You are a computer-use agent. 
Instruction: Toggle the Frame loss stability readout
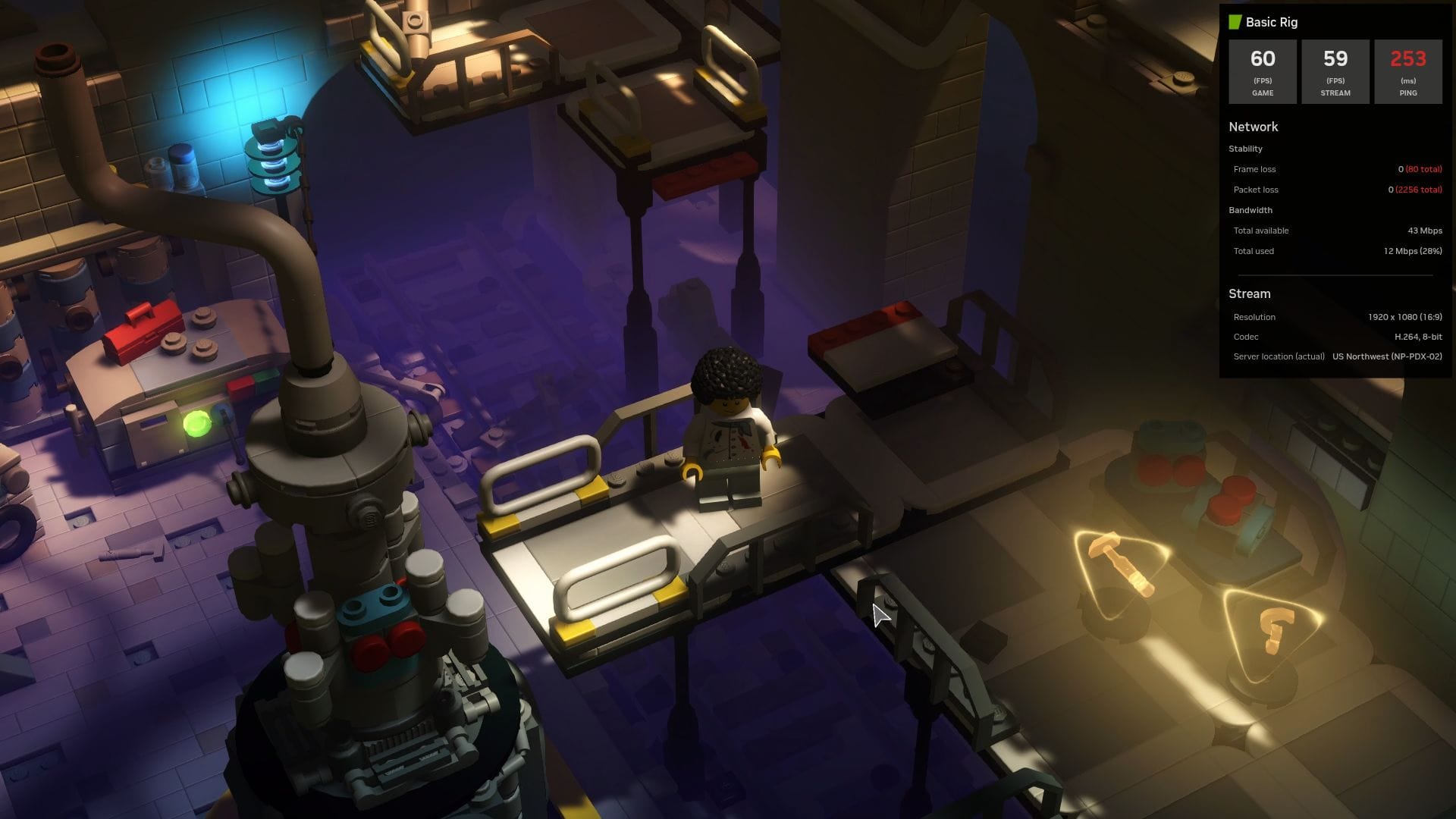click(x=1335, y=168)
